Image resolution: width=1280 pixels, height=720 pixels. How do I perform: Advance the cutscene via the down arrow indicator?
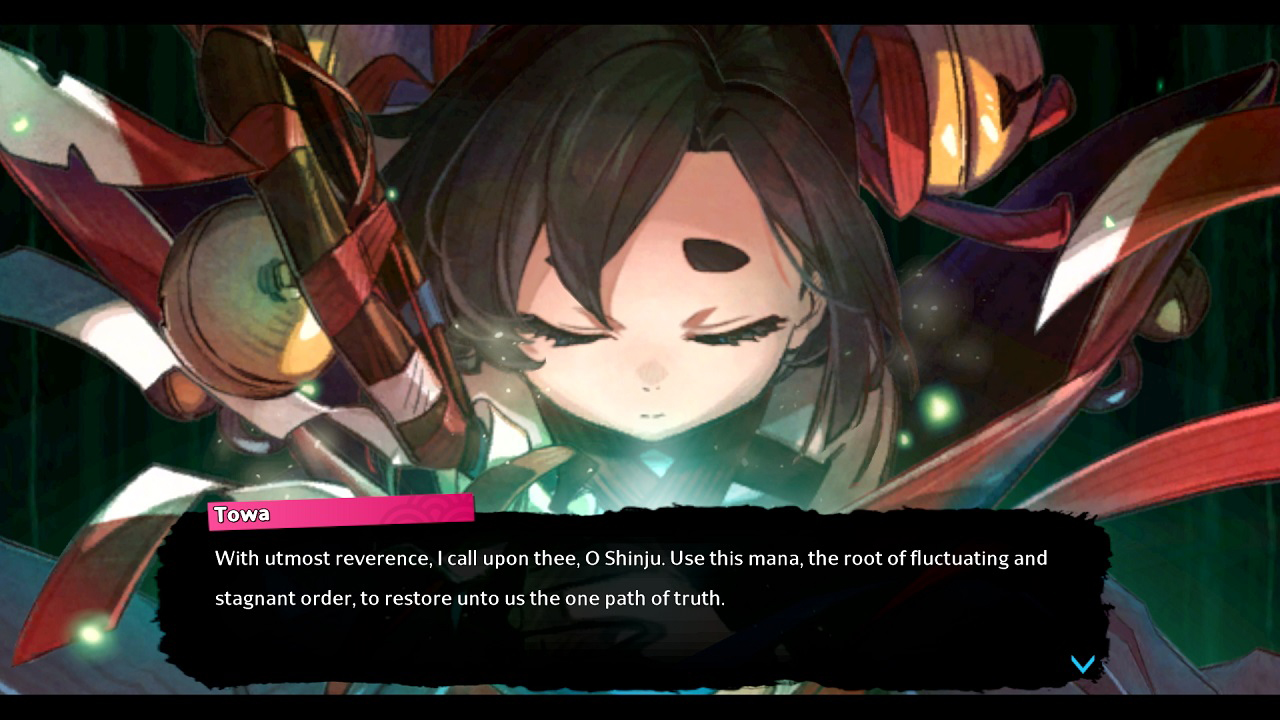pyautogui.click(x=1082, y=662)
